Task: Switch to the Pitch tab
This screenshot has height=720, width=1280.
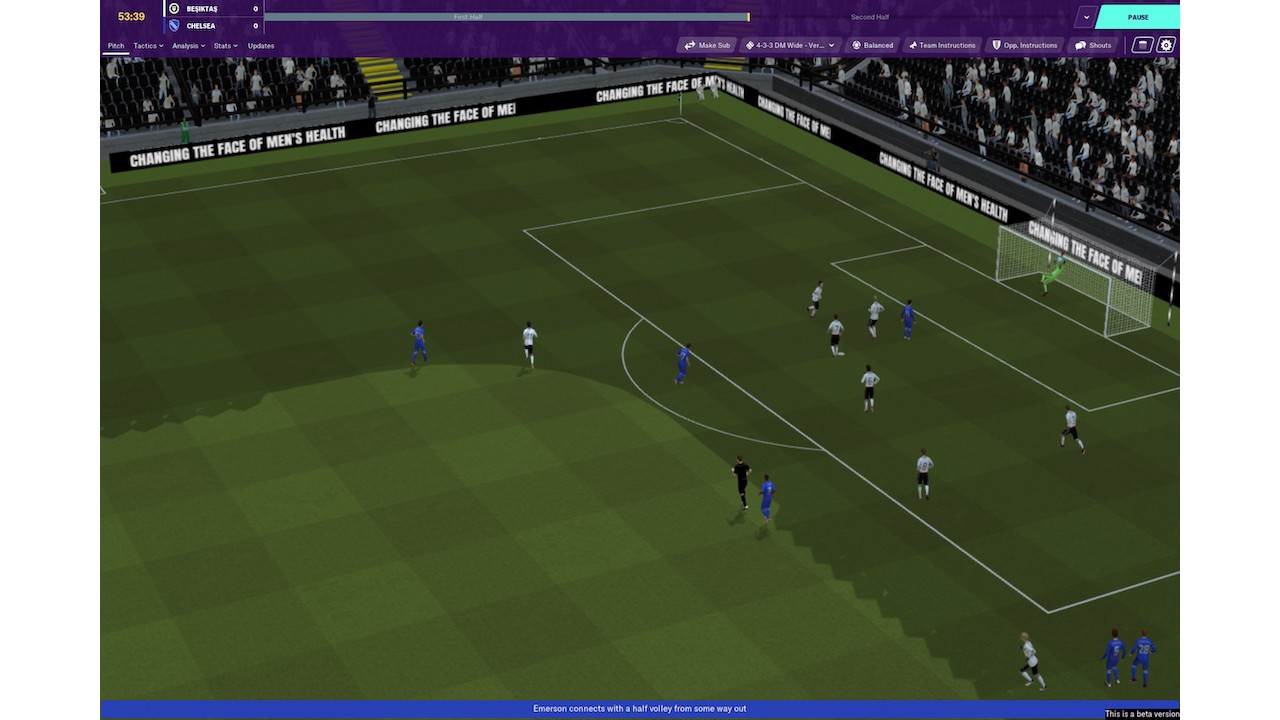Action: [116, 46]
